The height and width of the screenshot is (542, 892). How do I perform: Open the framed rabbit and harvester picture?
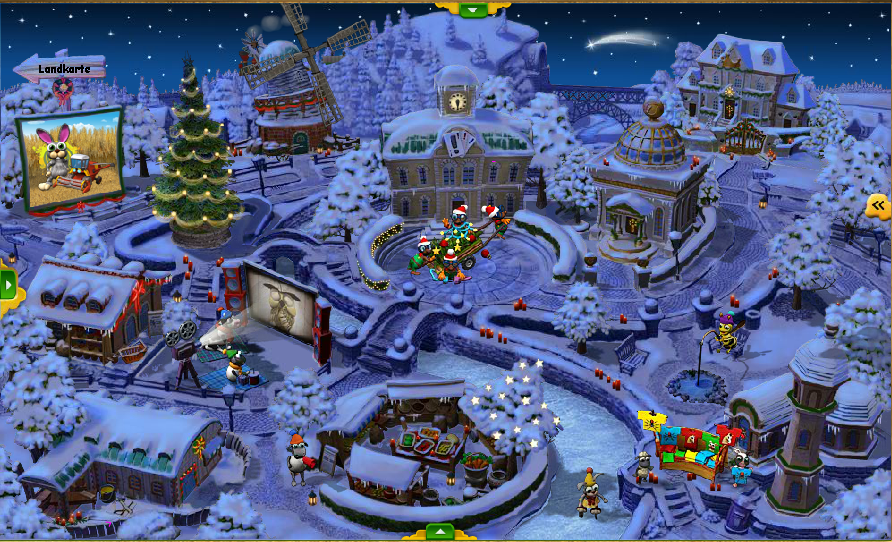70,159
